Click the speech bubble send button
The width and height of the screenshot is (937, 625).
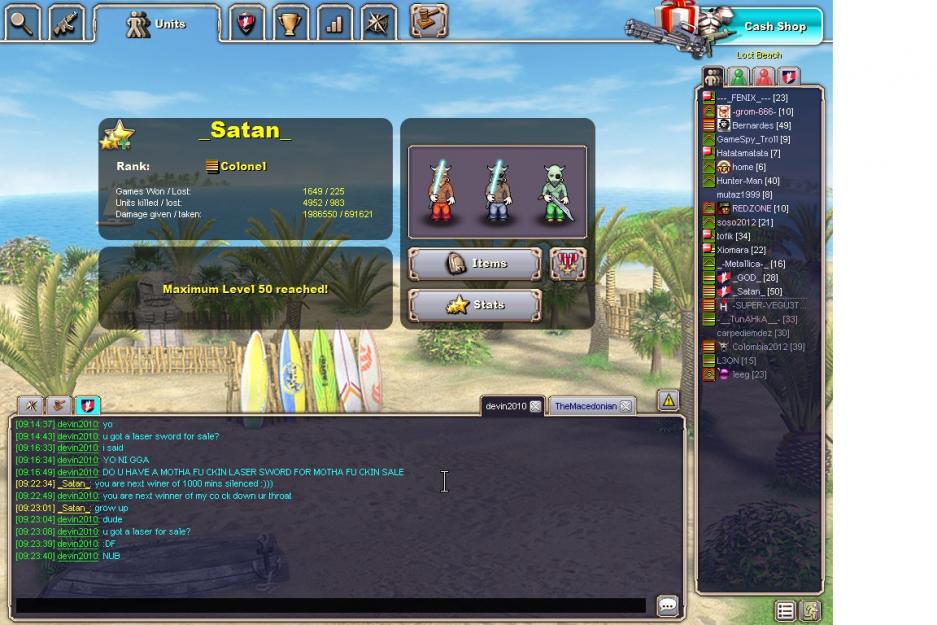(667, 606)
